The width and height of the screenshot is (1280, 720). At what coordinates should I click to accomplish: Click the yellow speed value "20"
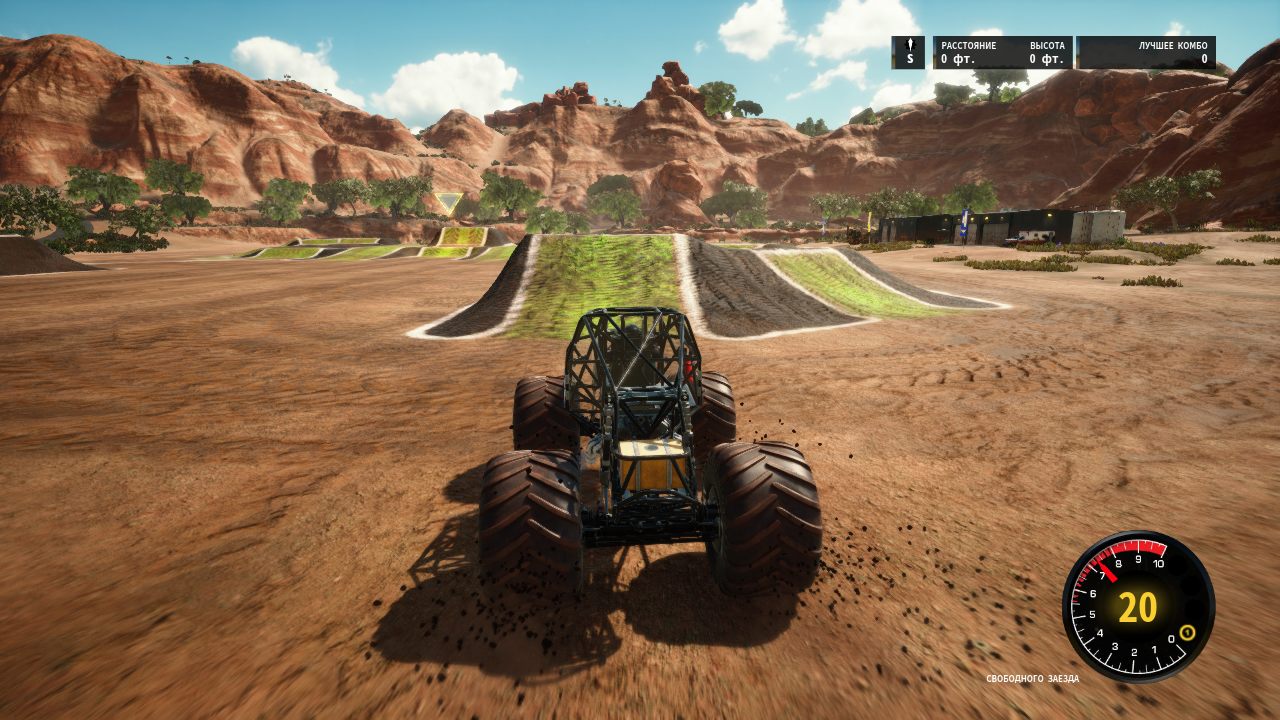(1137, 606)
